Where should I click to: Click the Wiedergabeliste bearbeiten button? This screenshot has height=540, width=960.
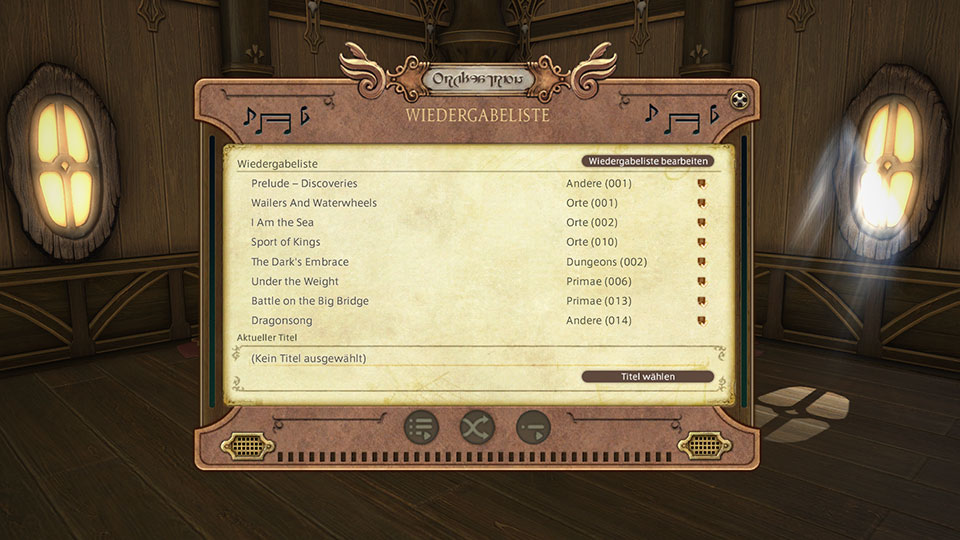tap(648, 161)
